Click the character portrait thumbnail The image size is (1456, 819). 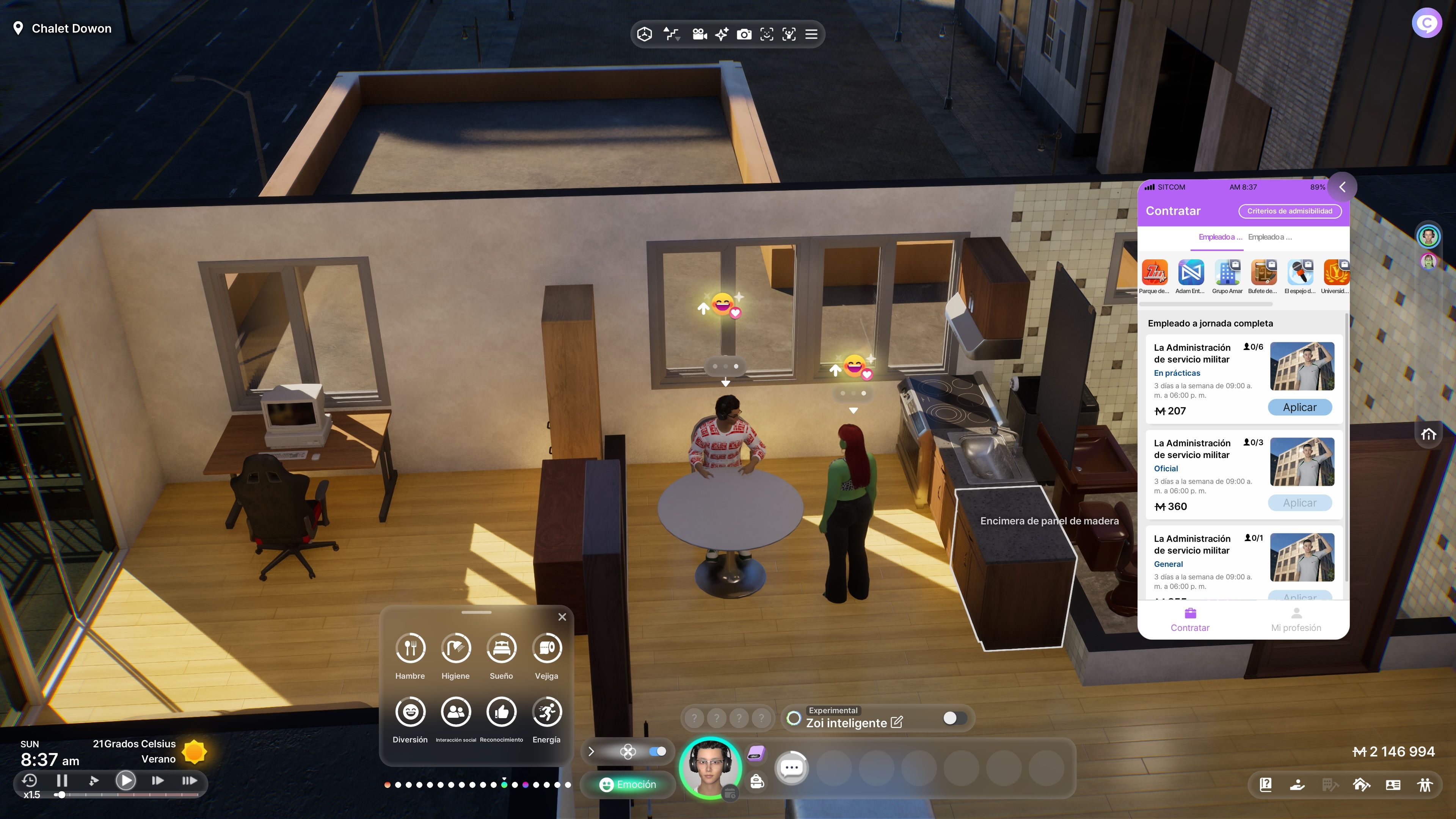(711, 767)
